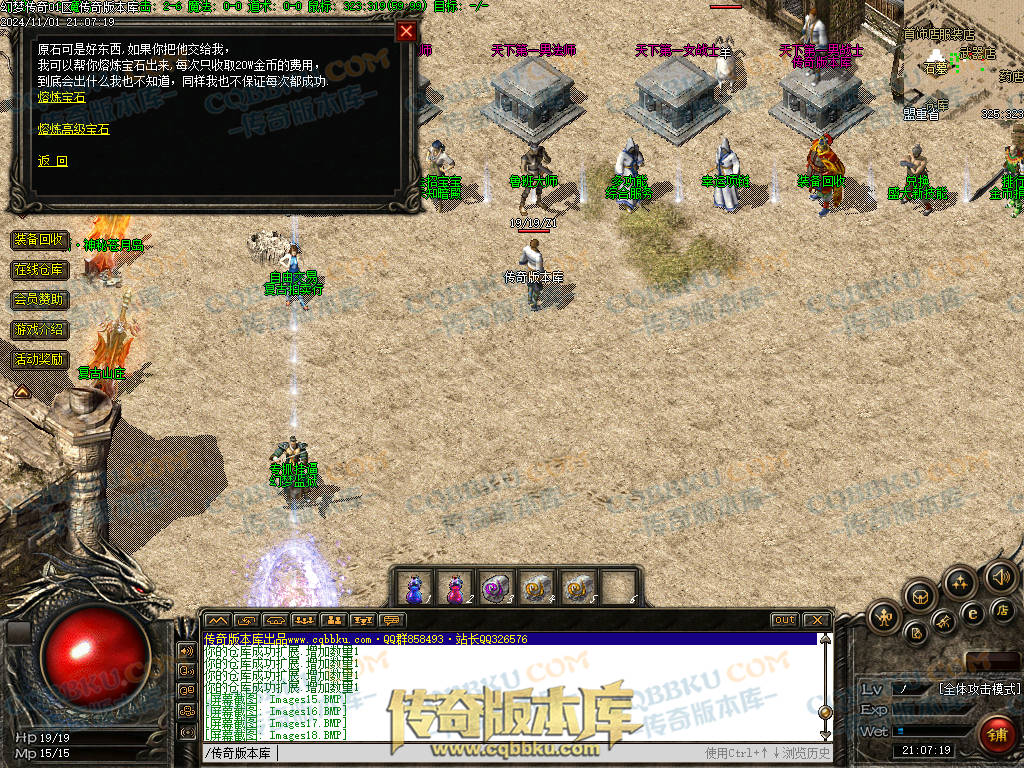Use the blue potion in hotbar slot 1
This screenshot has height=768, width=1024.
(x=414, y=588)
